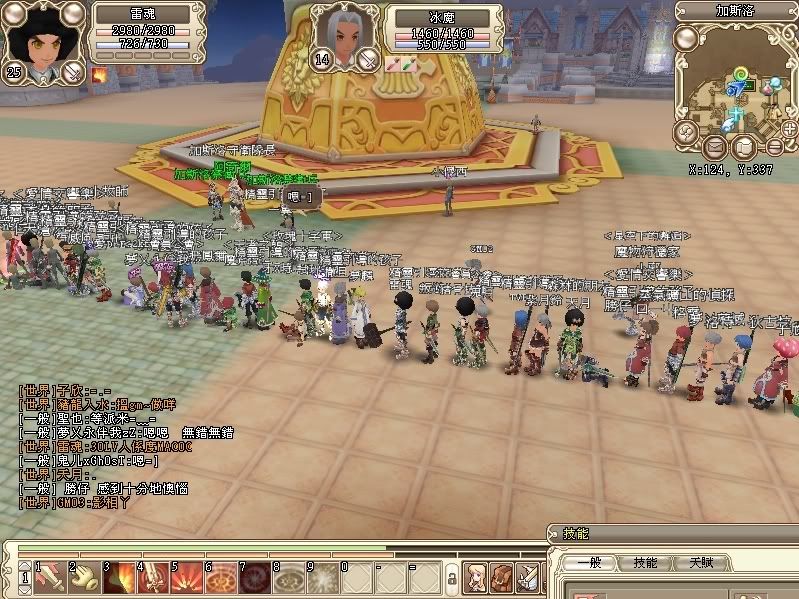
Task: Use the wrench item in hotbar slot 2
Action: 83,577
